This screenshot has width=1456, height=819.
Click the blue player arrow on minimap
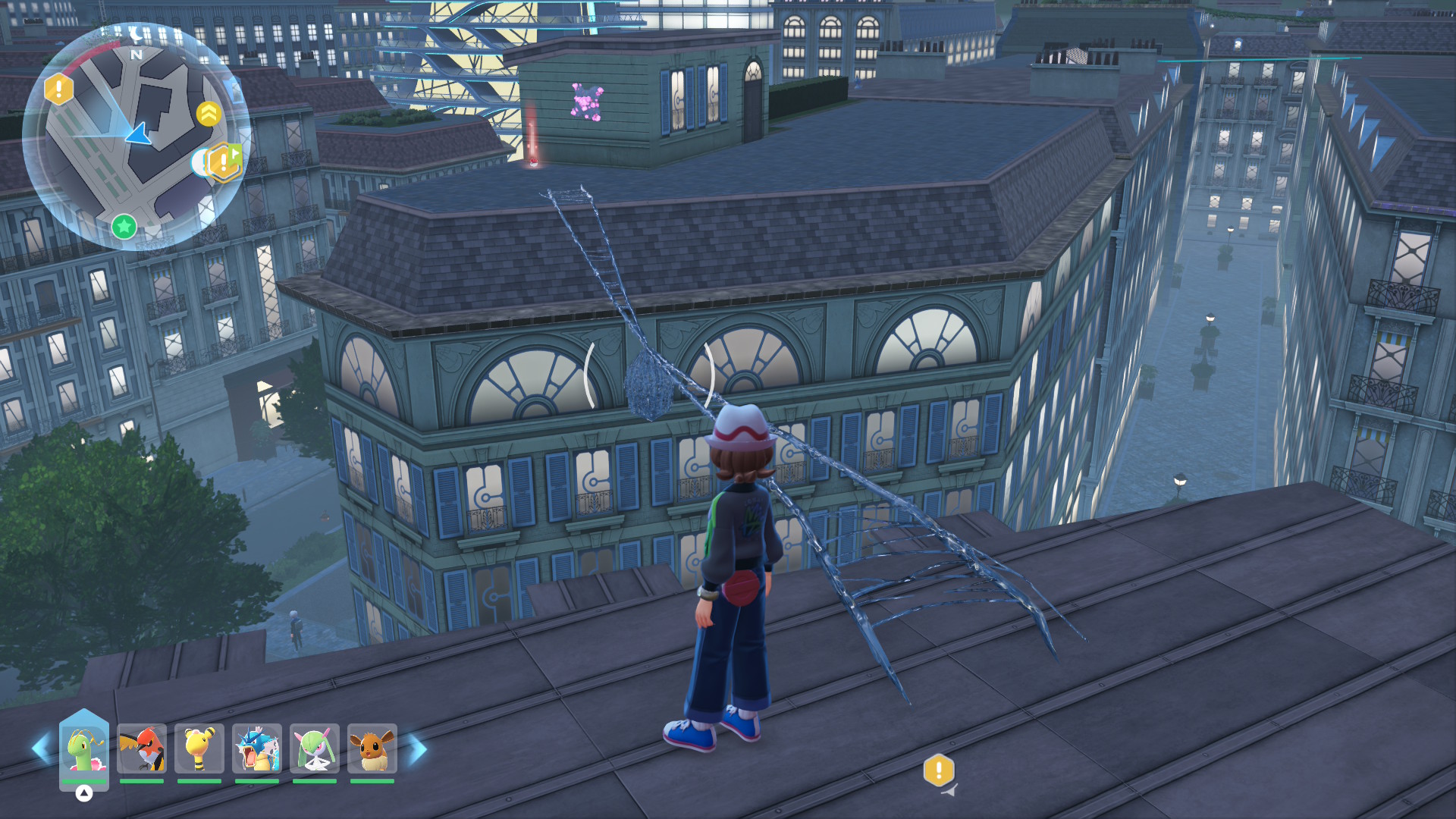(139, 135)
